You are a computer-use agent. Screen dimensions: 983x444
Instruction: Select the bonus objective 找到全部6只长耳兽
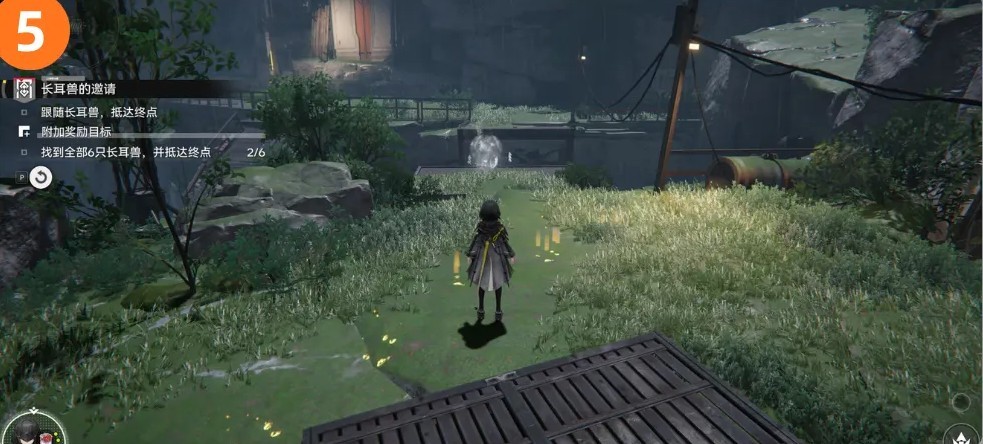click(126, 152)
